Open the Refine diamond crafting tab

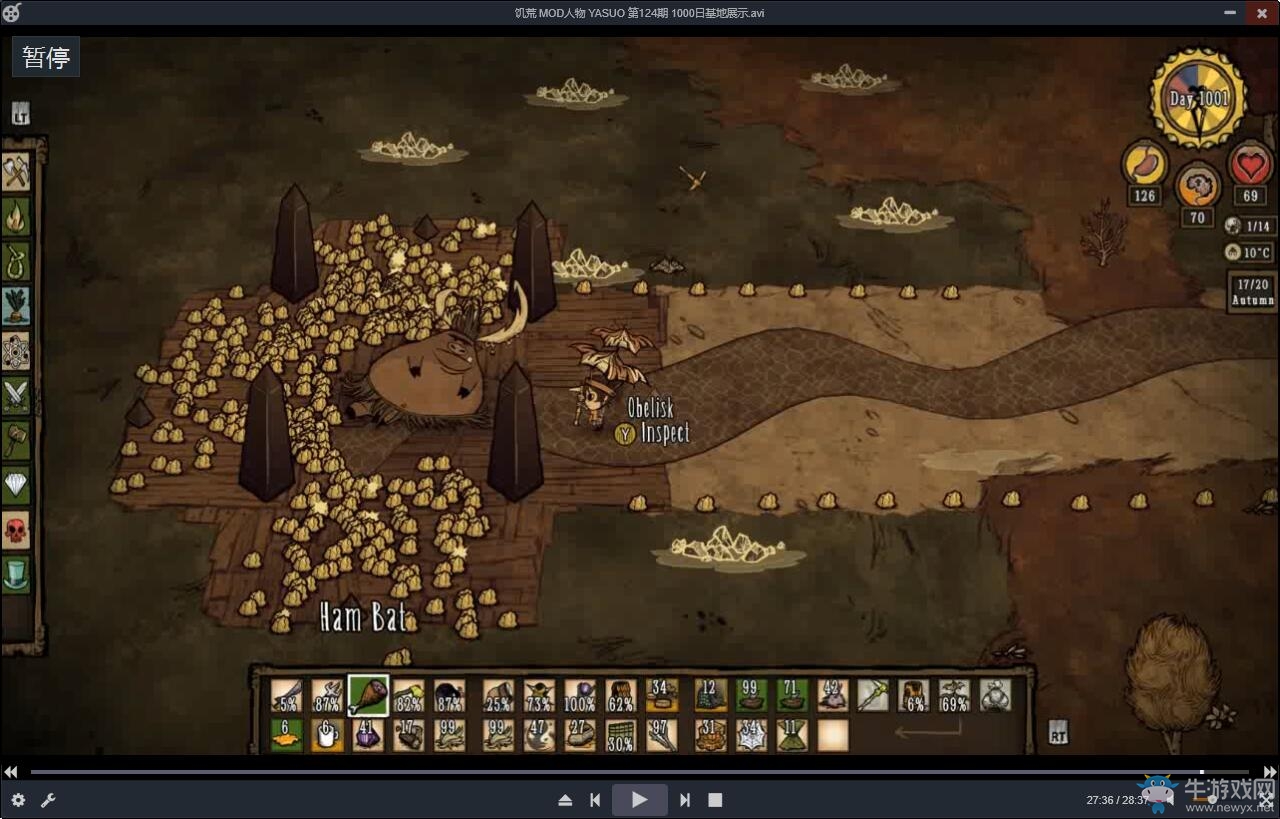(17, 485)
